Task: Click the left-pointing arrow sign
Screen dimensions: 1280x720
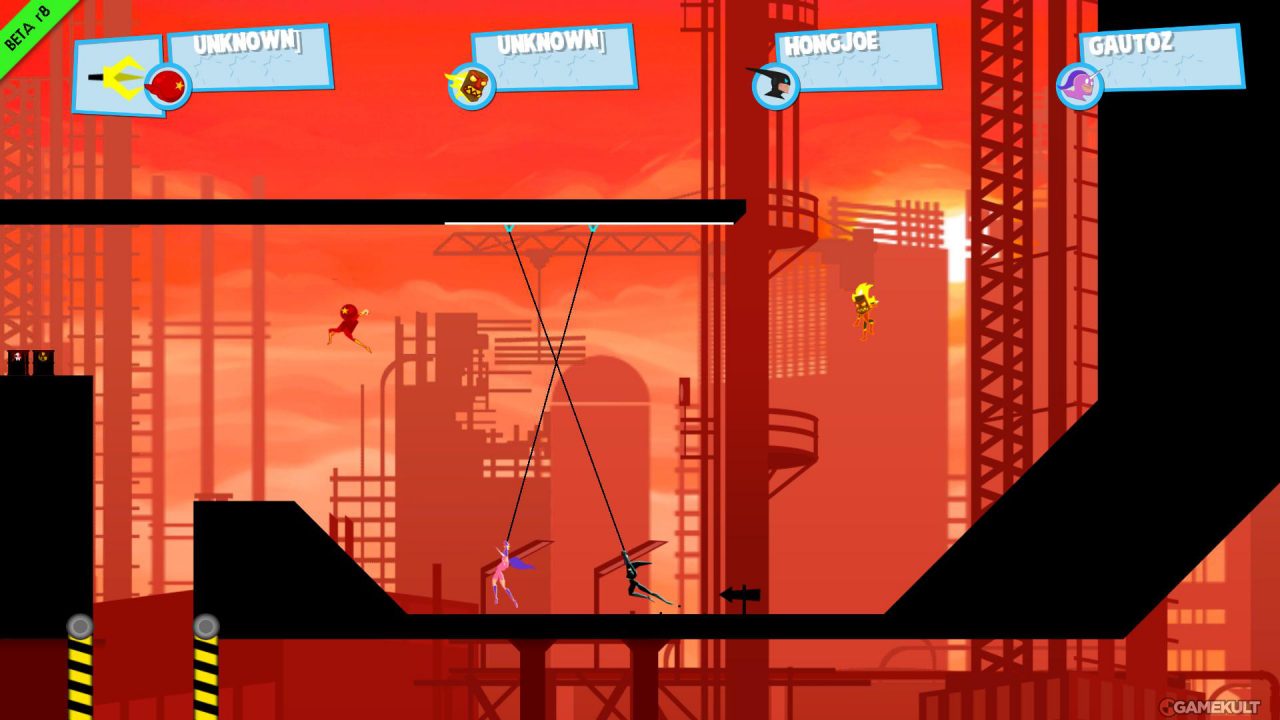Action: [x=740, y=593]
